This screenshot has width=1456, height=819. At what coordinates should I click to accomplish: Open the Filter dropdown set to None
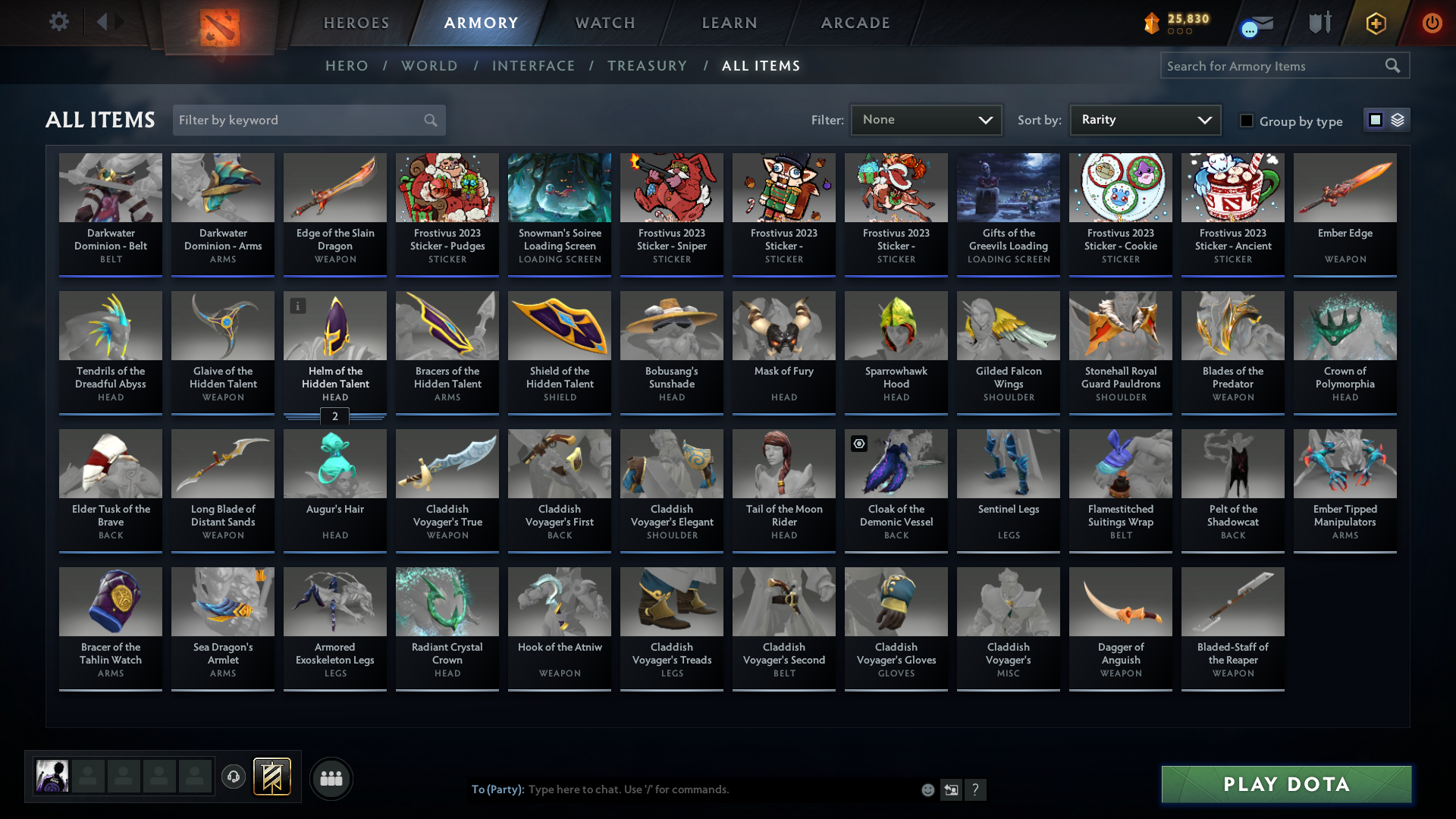click(926, 119)
